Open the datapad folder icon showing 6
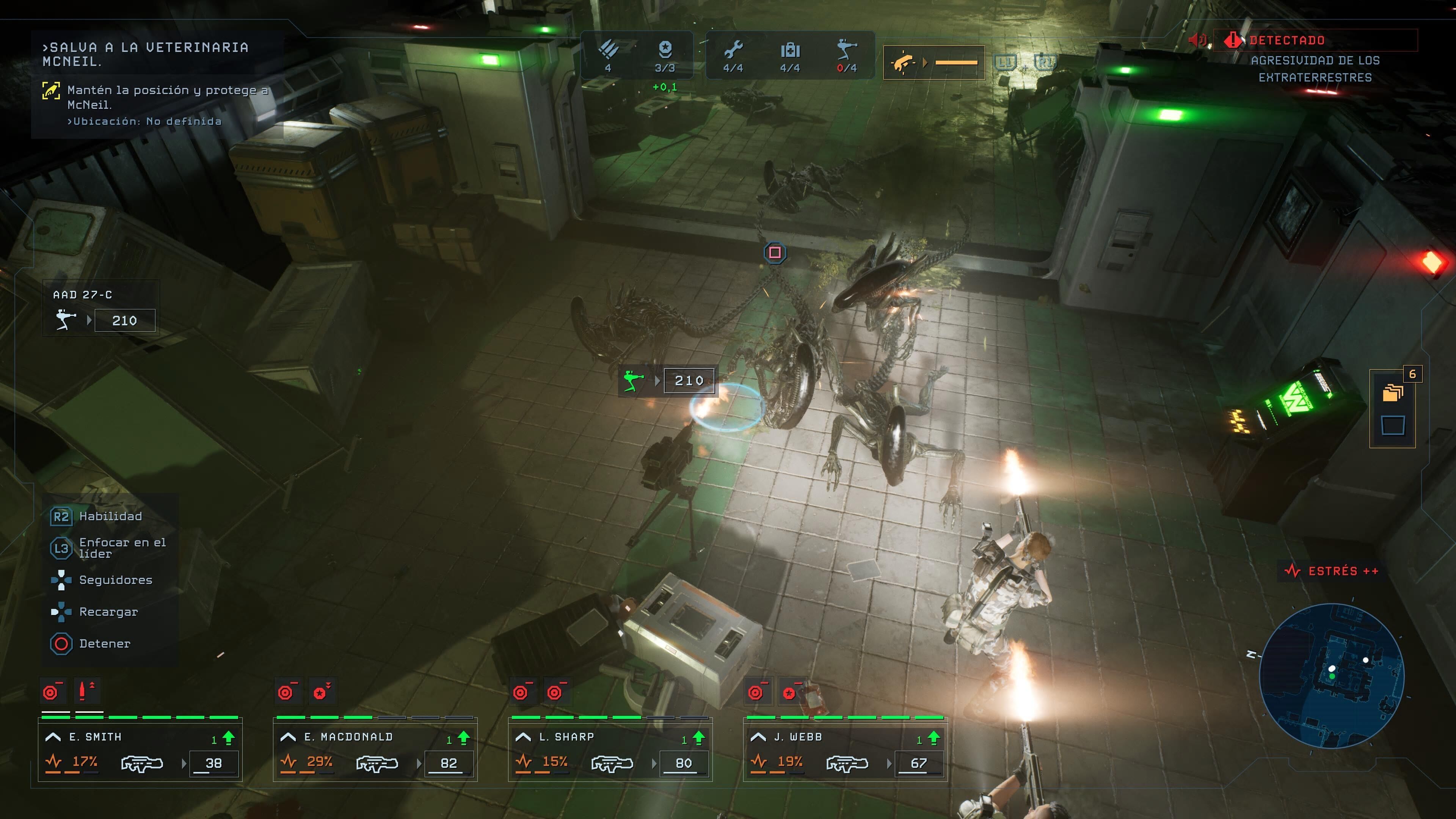Viewport: 1456px width, 819px height. (1392, 392)
